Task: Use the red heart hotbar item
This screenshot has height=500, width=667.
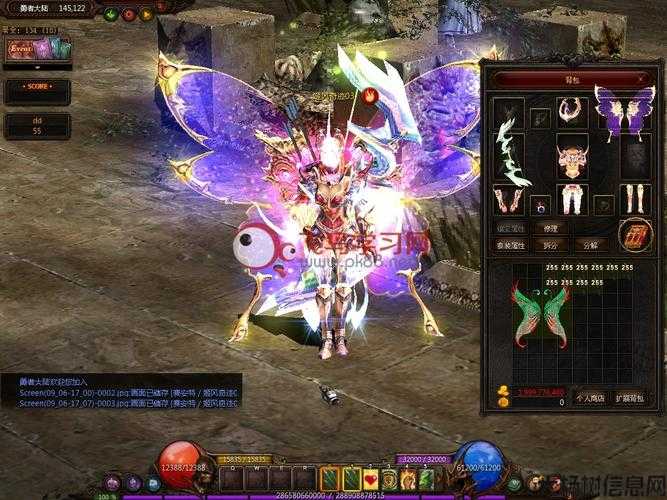Action: [371, 478]
